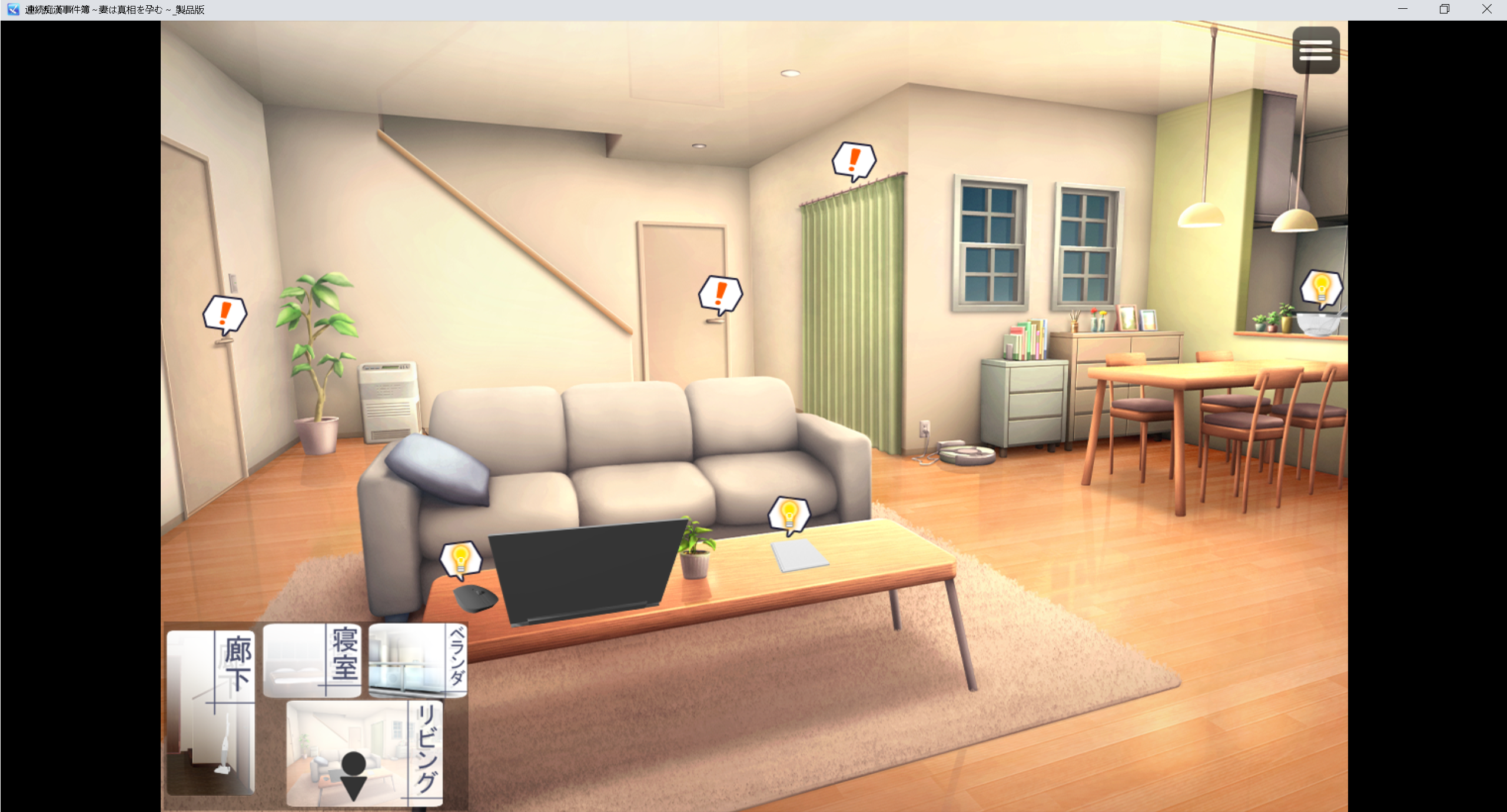Click the exclamation marker on the center door

[720, 294]
